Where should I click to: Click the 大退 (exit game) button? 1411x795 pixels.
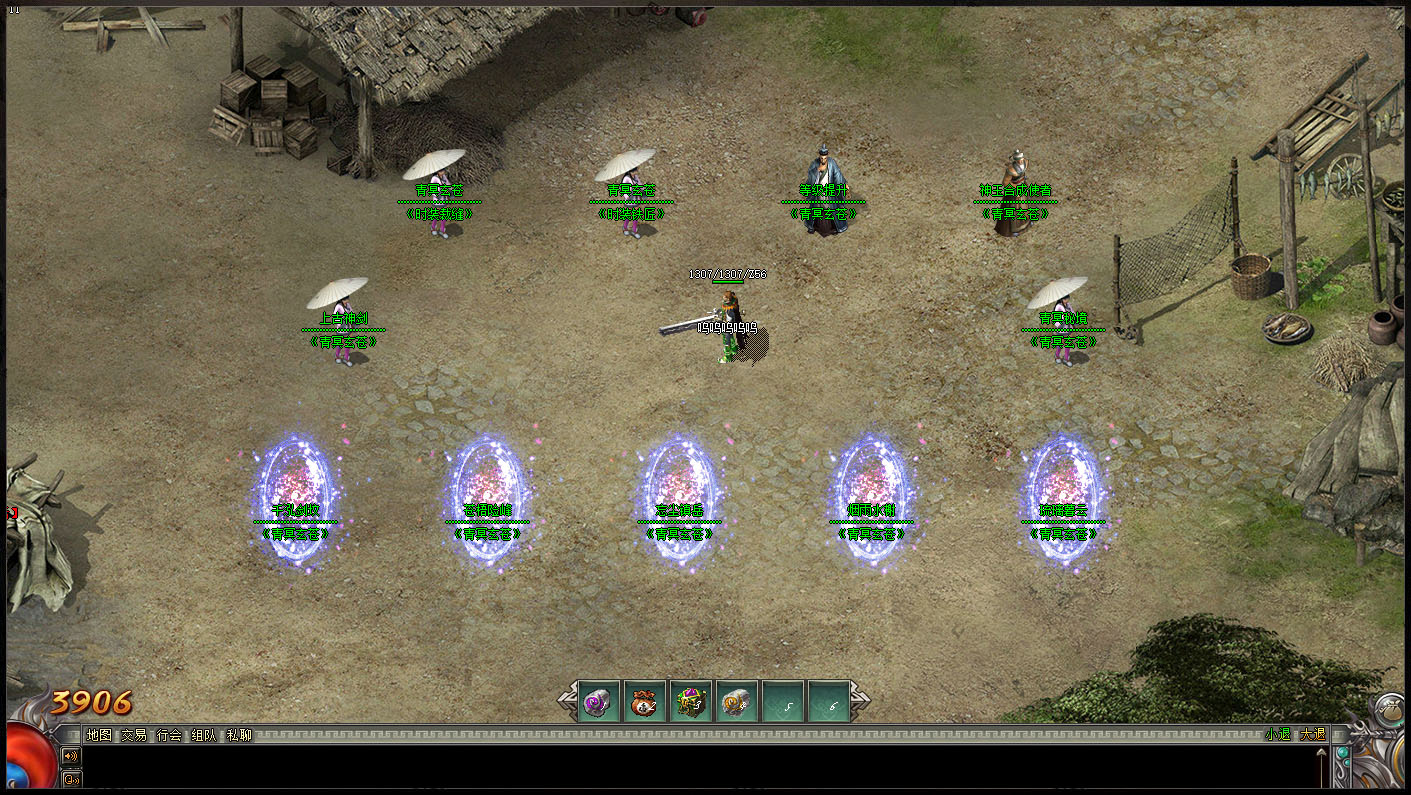click(x=1311, y=735)
